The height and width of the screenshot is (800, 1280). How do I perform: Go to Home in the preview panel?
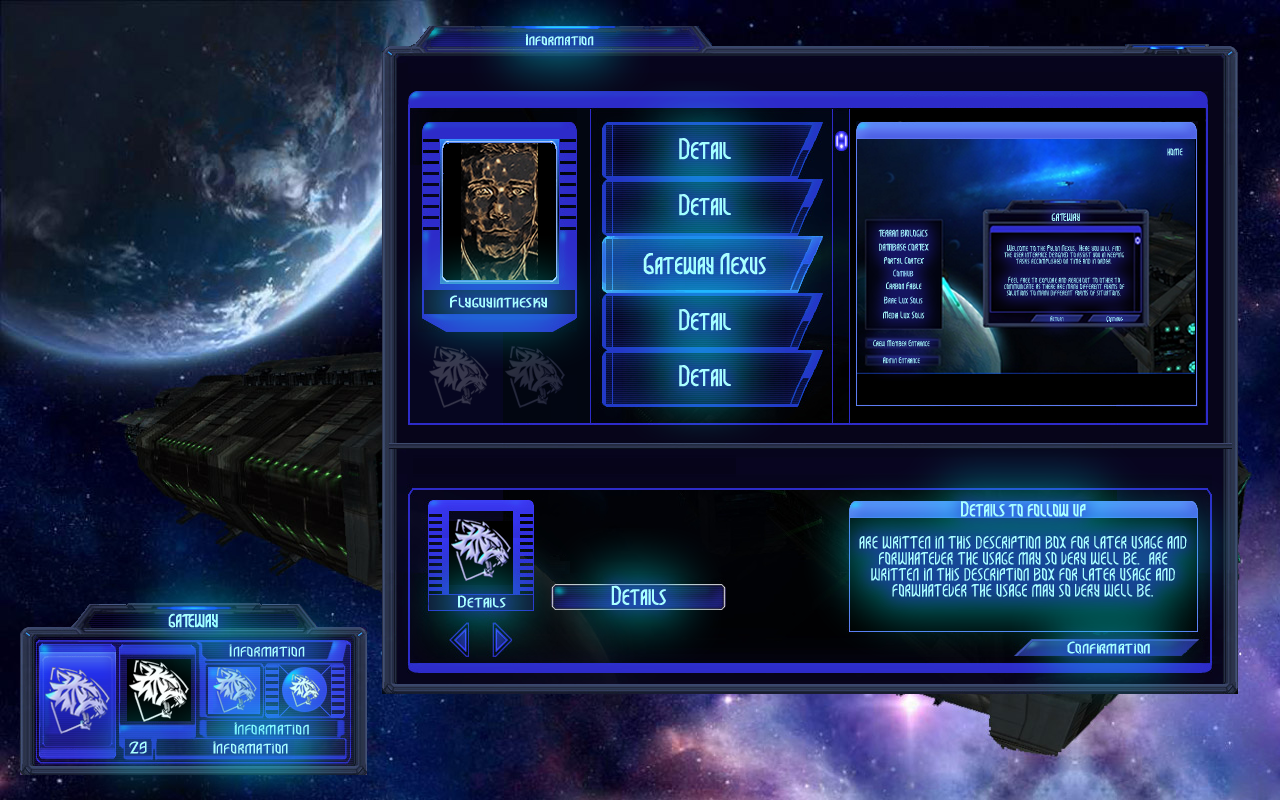pos(1174,152)
